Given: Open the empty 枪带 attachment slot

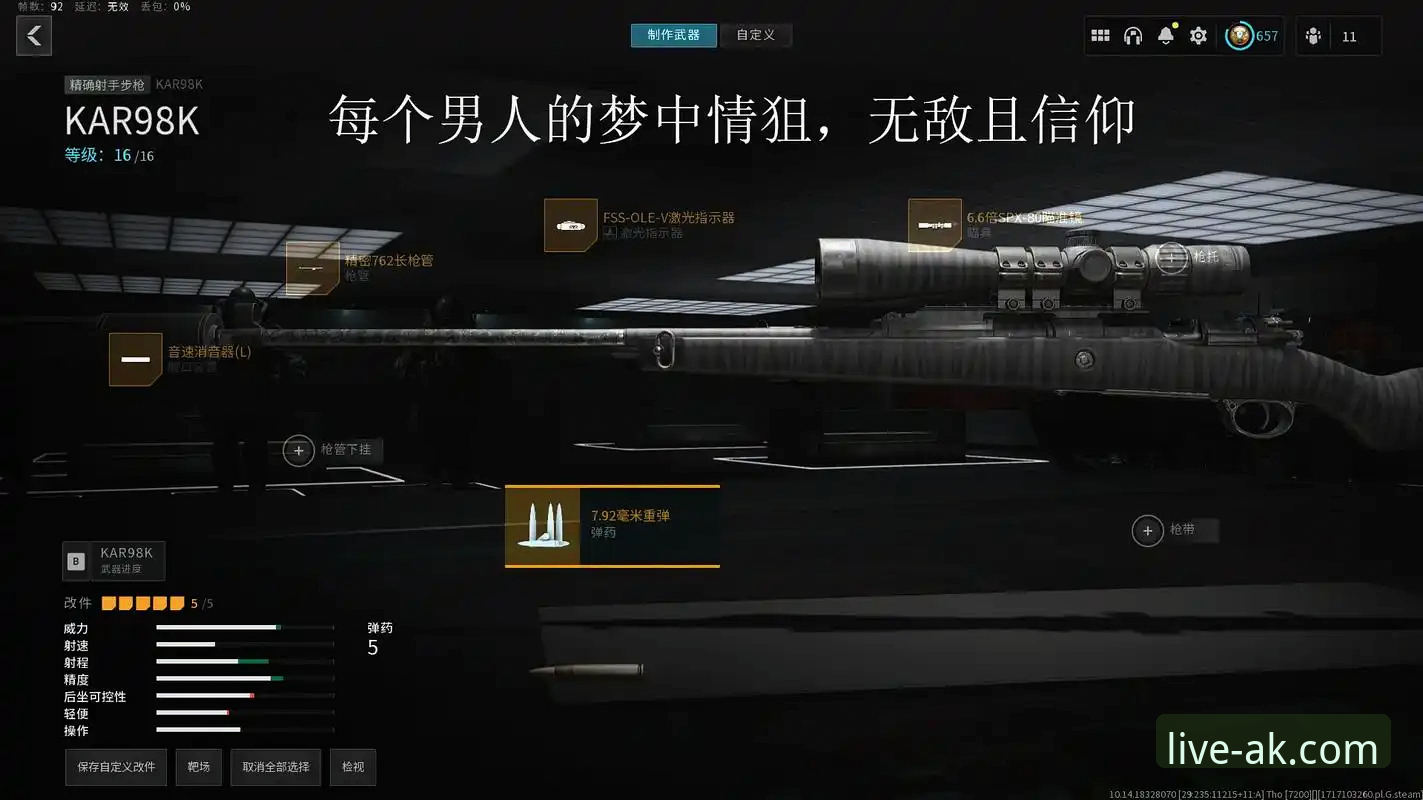Looking at the screenshot, I should (x=1147, y=530).
